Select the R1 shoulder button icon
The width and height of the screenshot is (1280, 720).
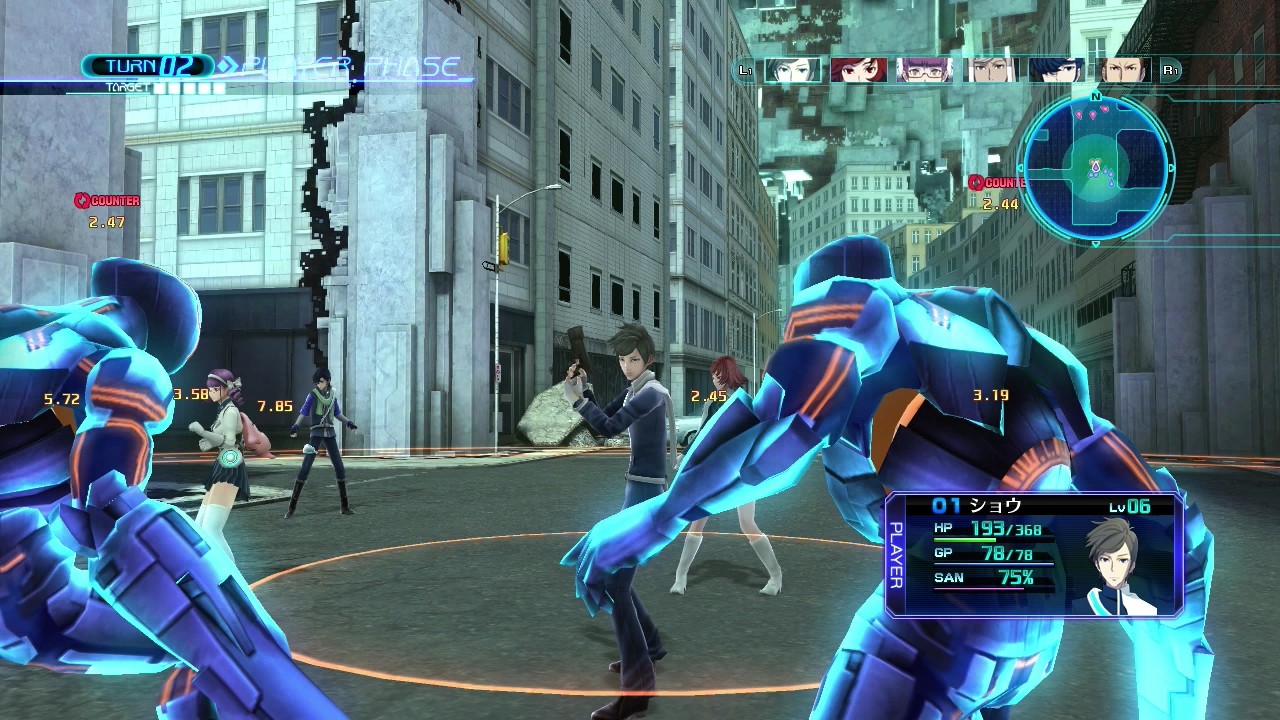[x=1170, y=70]
